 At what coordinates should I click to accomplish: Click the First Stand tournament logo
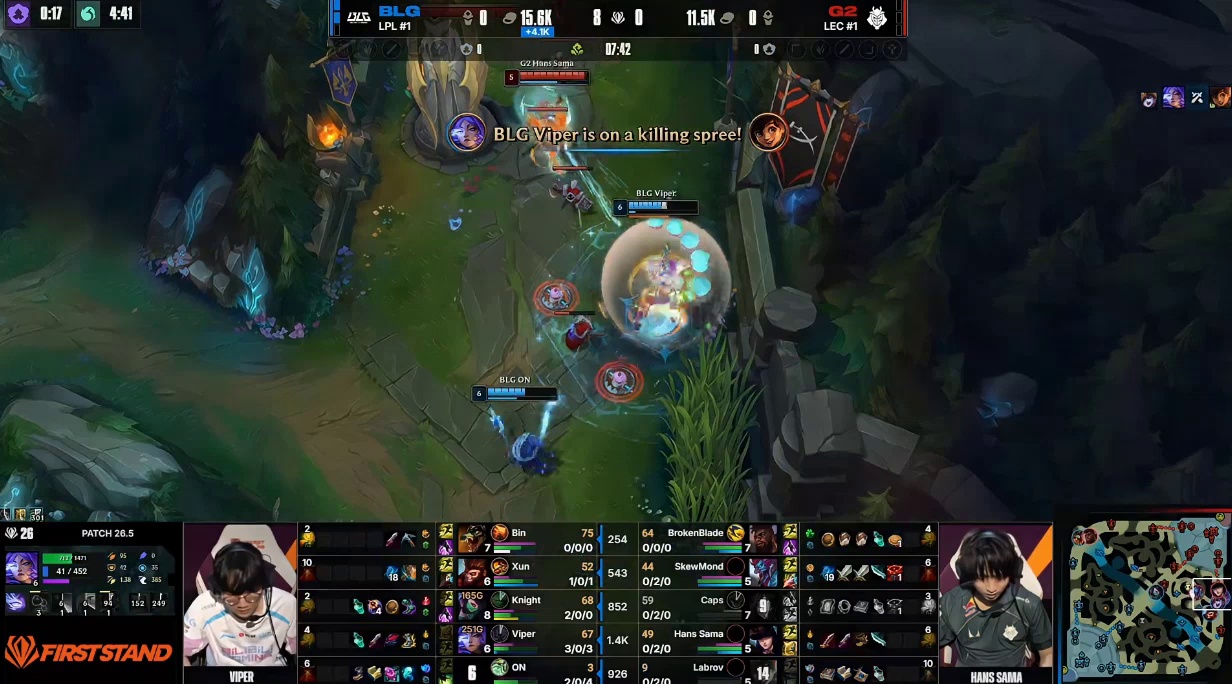tap(88, 652)
